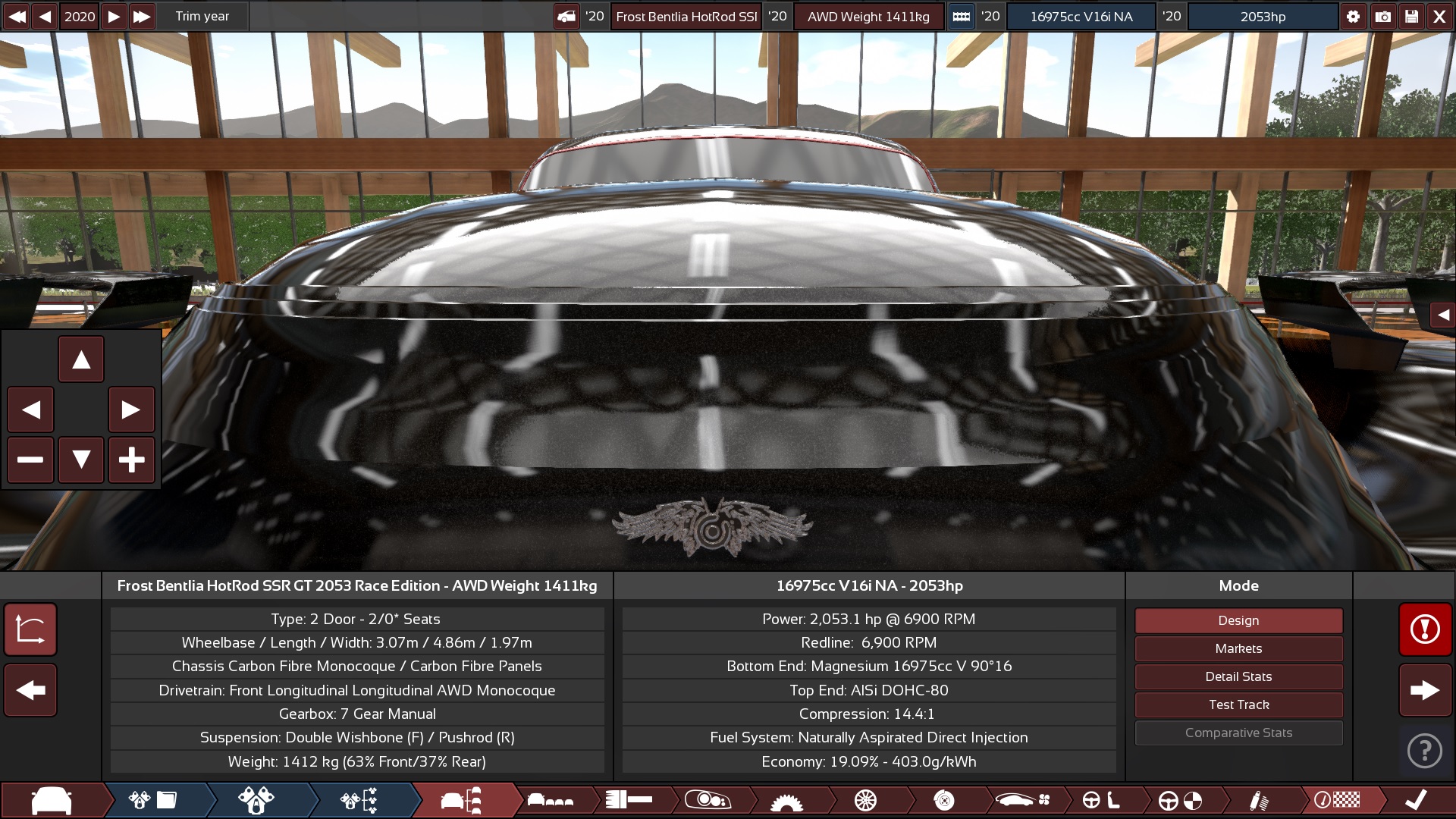Select the Wheels design tab icon
This screenshot has height=819, width=1456.
tap(864, 799)
